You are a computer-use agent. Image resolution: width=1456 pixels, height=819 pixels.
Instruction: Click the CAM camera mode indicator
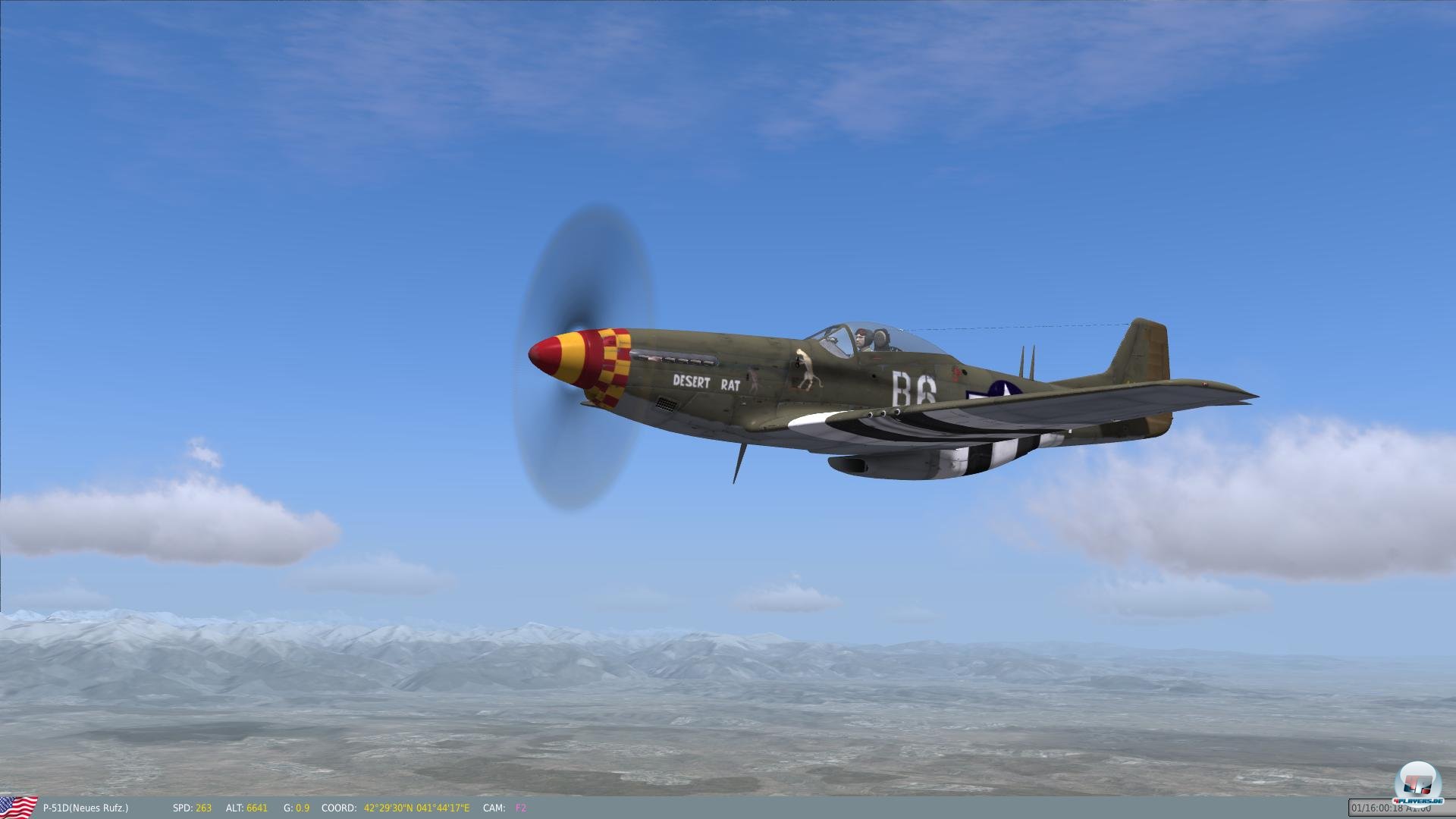(x=494, y=808)
